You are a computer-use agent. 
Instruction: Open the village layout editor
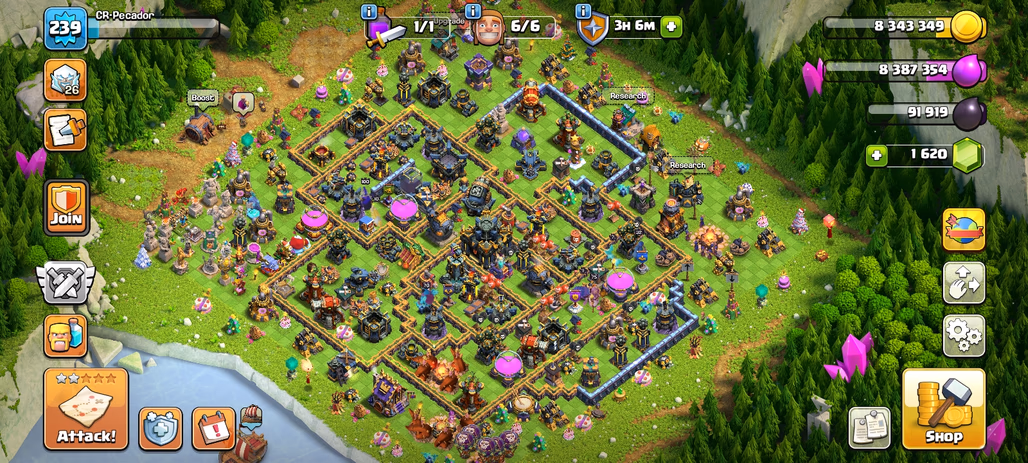[964, 283]
